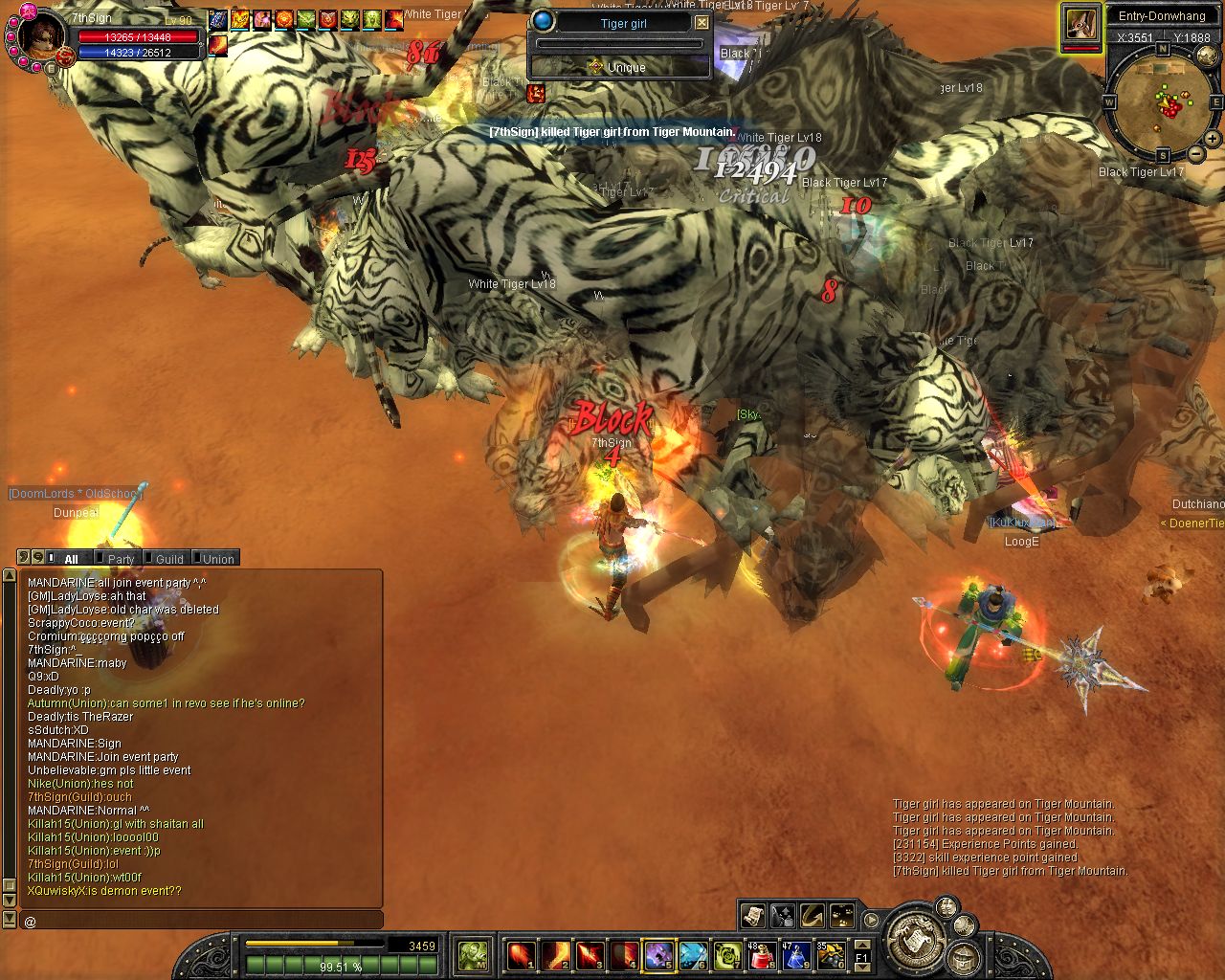This screenshot has height=980, width=1225.
Task: Activate the fire skill in hotbar slot 1
Action: 522,955
